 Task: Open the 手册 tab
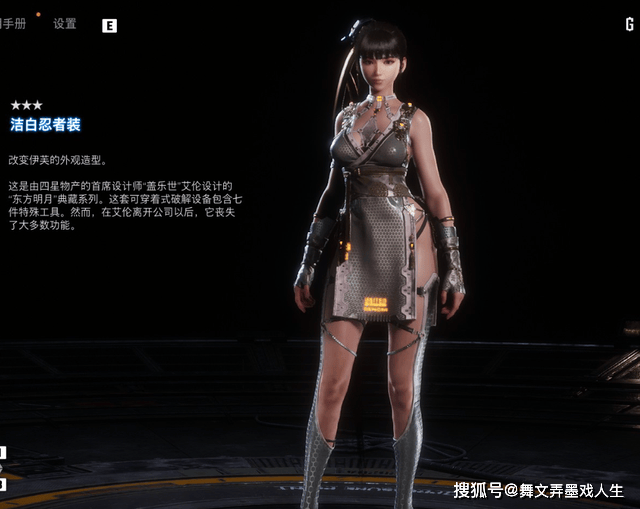coord(14,24)
